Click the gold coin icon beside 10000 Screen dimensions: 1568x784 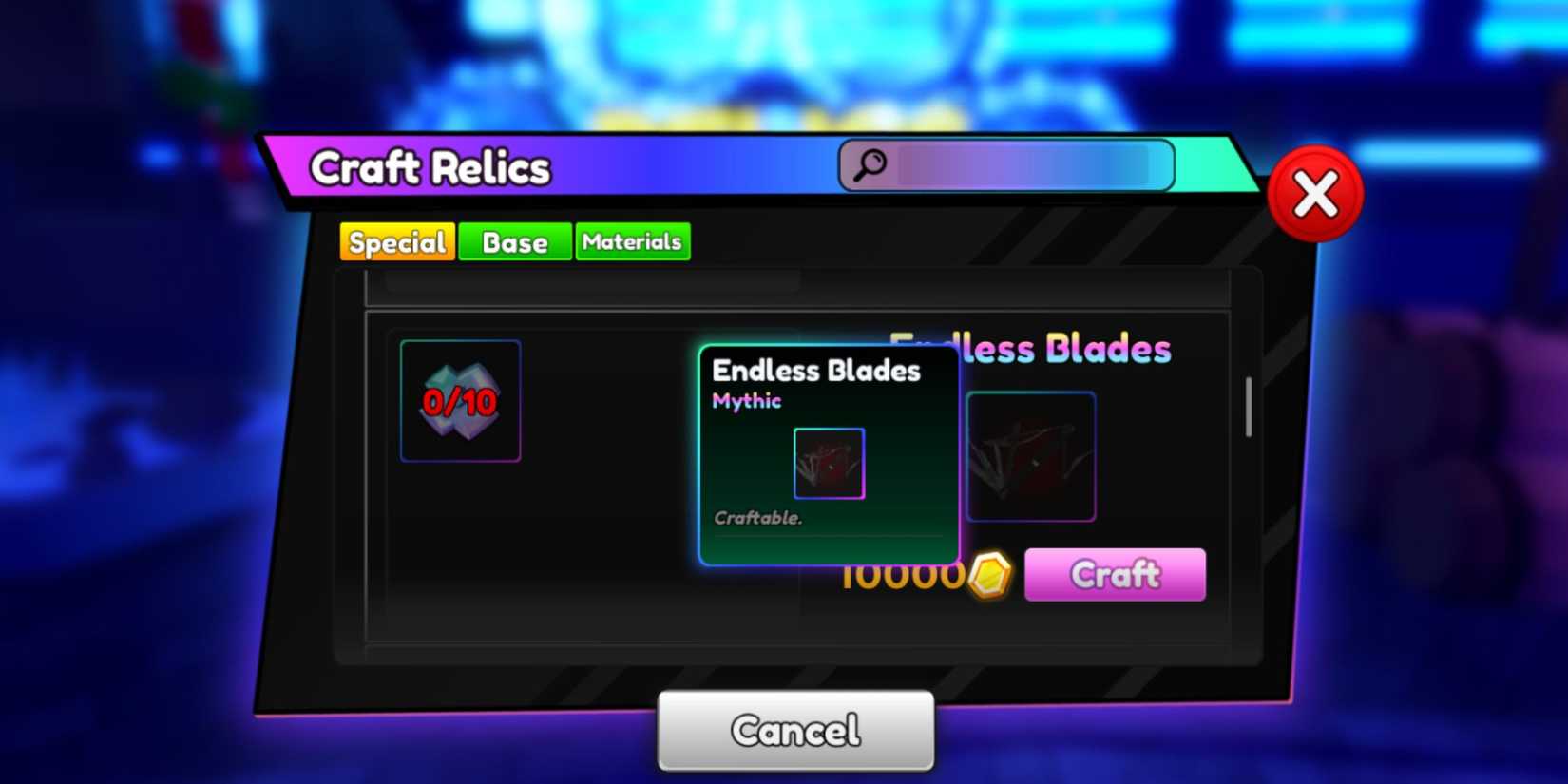pyautogui.click(x=991, y=575)
